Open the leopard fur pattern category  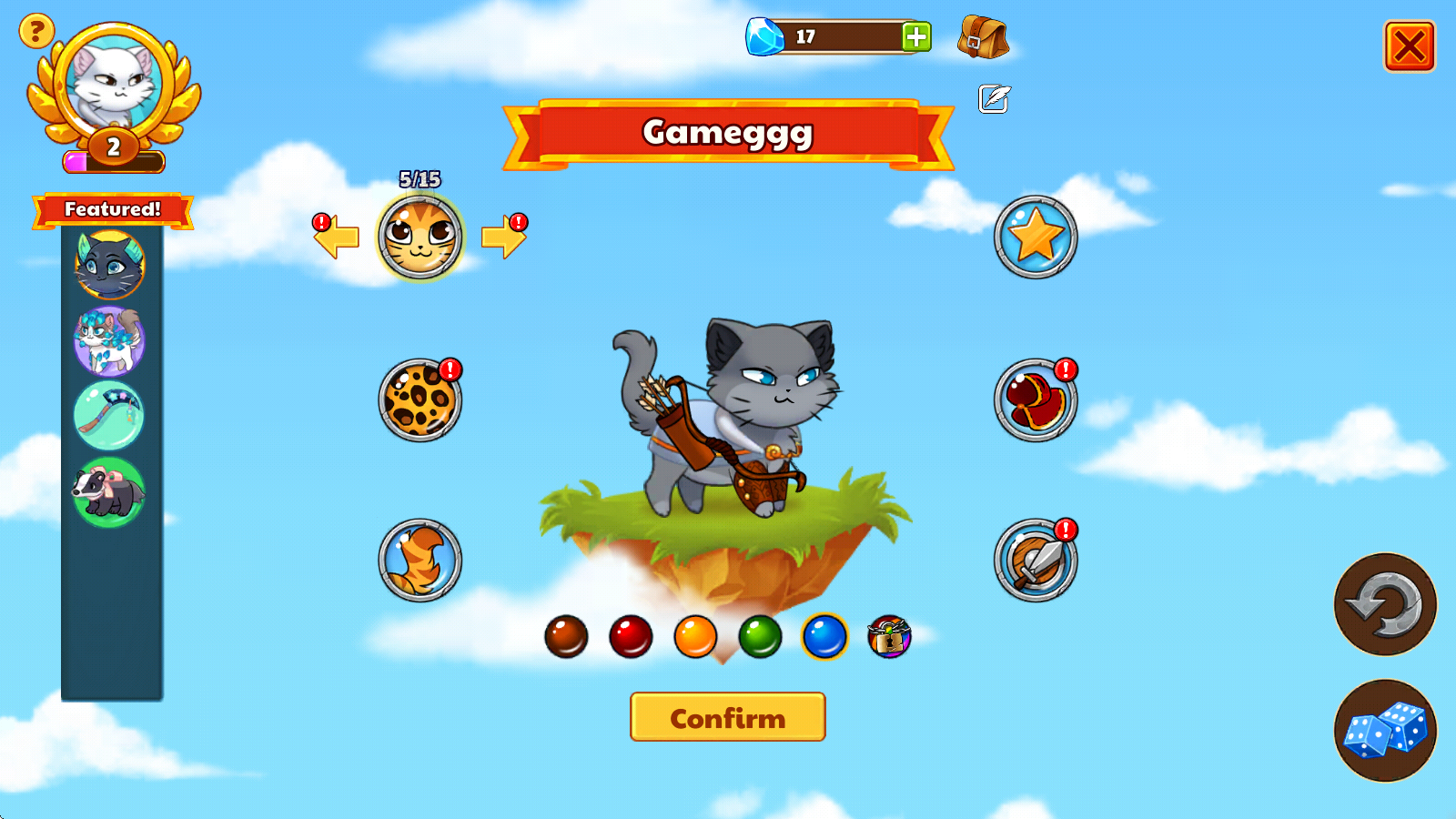pyautogui.click(x=420, y=400)
